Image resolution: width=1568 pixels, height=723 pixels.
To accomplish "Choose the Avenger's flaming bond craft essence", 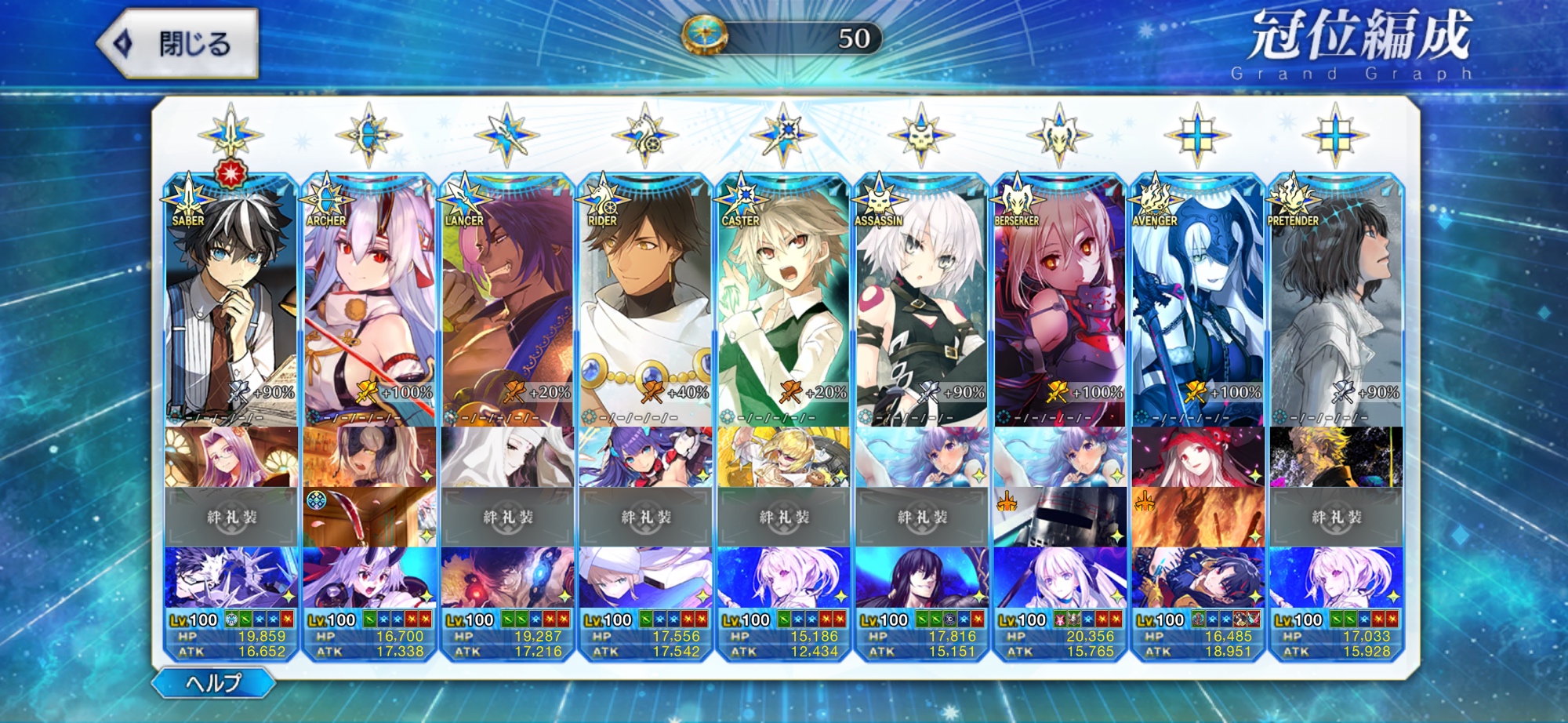I will pyautogui.click(x=1197, y=517).
